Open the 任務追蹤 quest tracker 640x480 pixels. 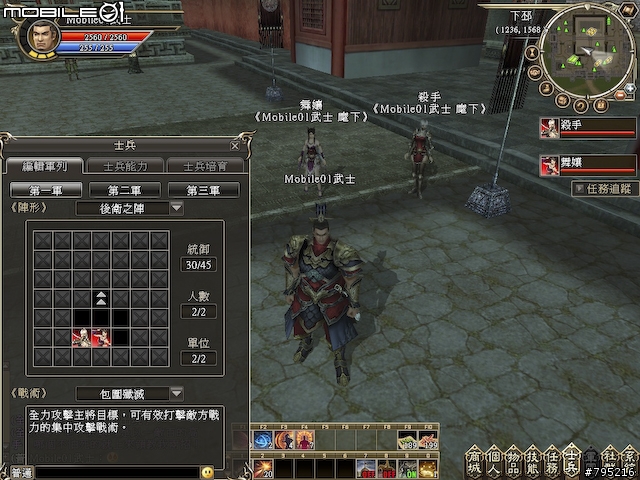606,188
